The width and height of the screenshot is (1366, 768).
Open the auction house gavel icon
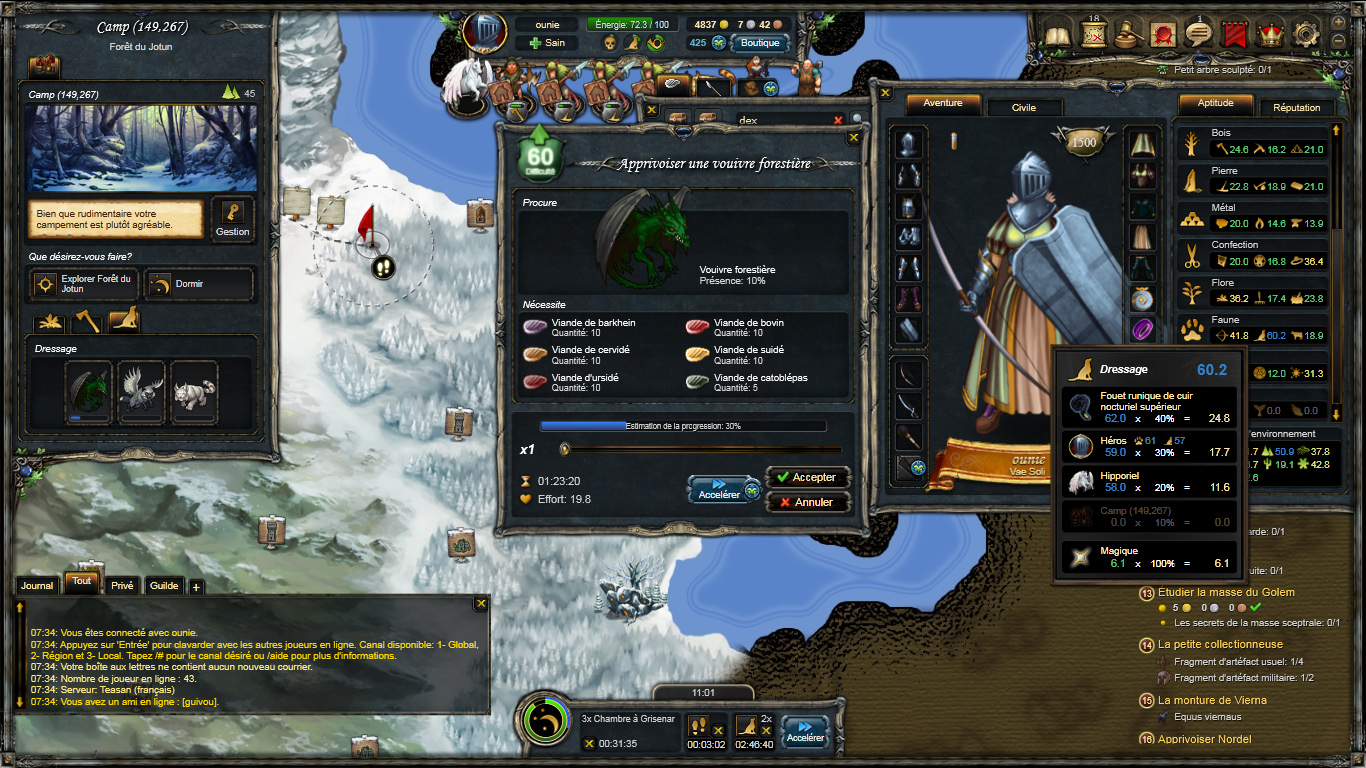(1128, 33)
